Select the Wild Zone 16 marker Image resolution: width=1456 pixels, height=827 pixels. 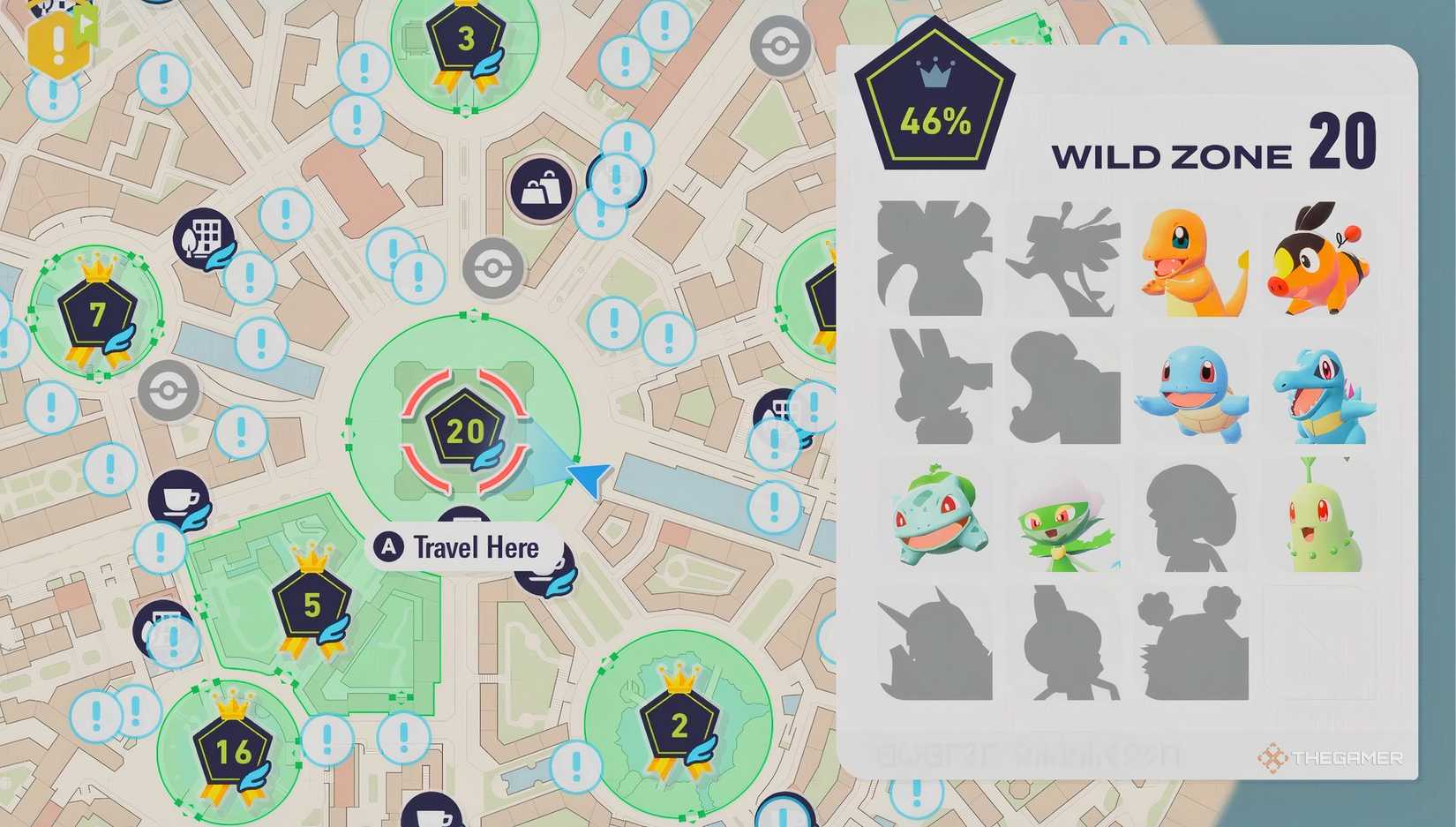233,751
